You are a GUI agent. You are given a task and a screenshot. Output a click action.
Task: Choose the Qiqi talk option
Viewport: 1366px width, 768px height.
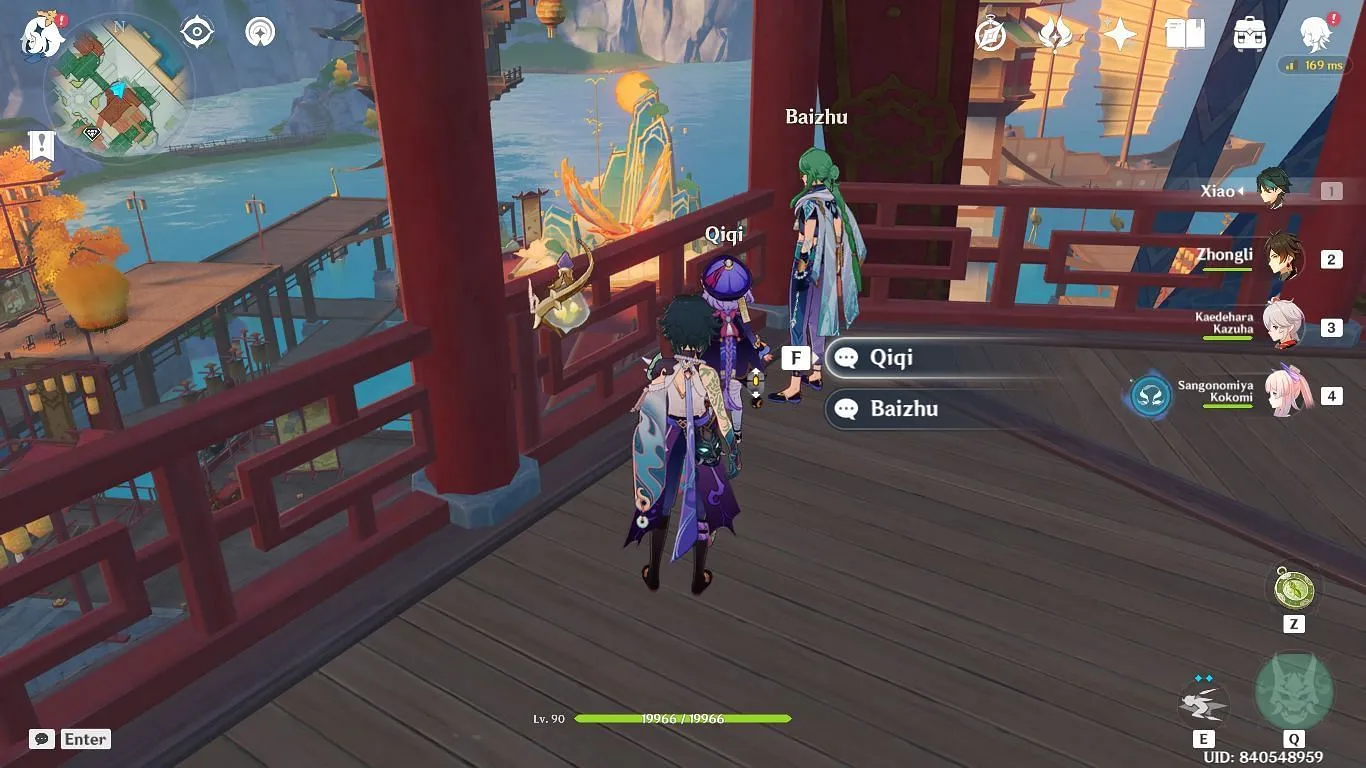[930, 358]
